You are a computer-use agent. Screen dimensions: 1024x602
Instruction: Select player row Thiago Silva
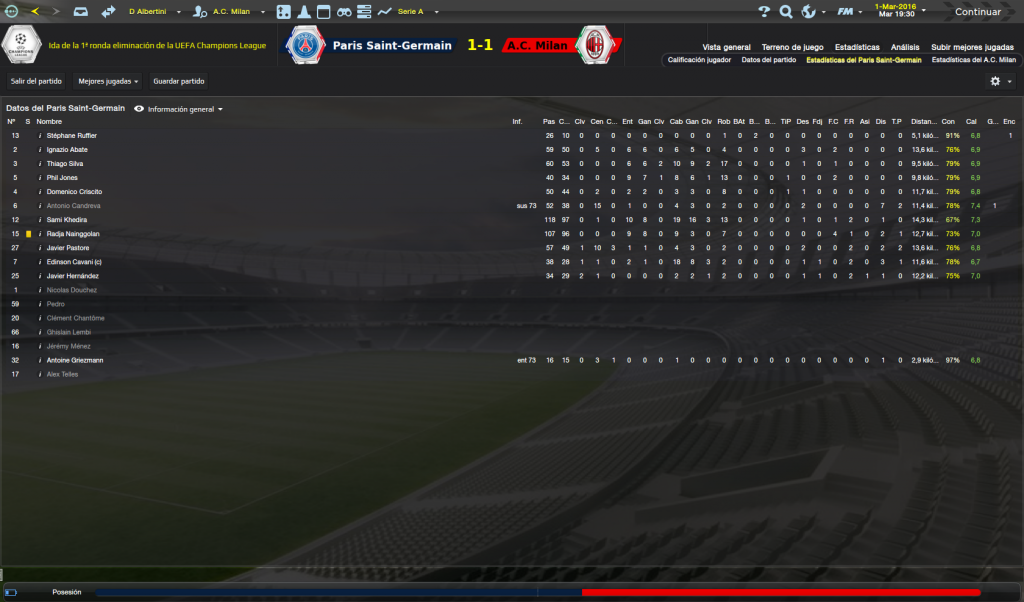[x=65, y=163]
